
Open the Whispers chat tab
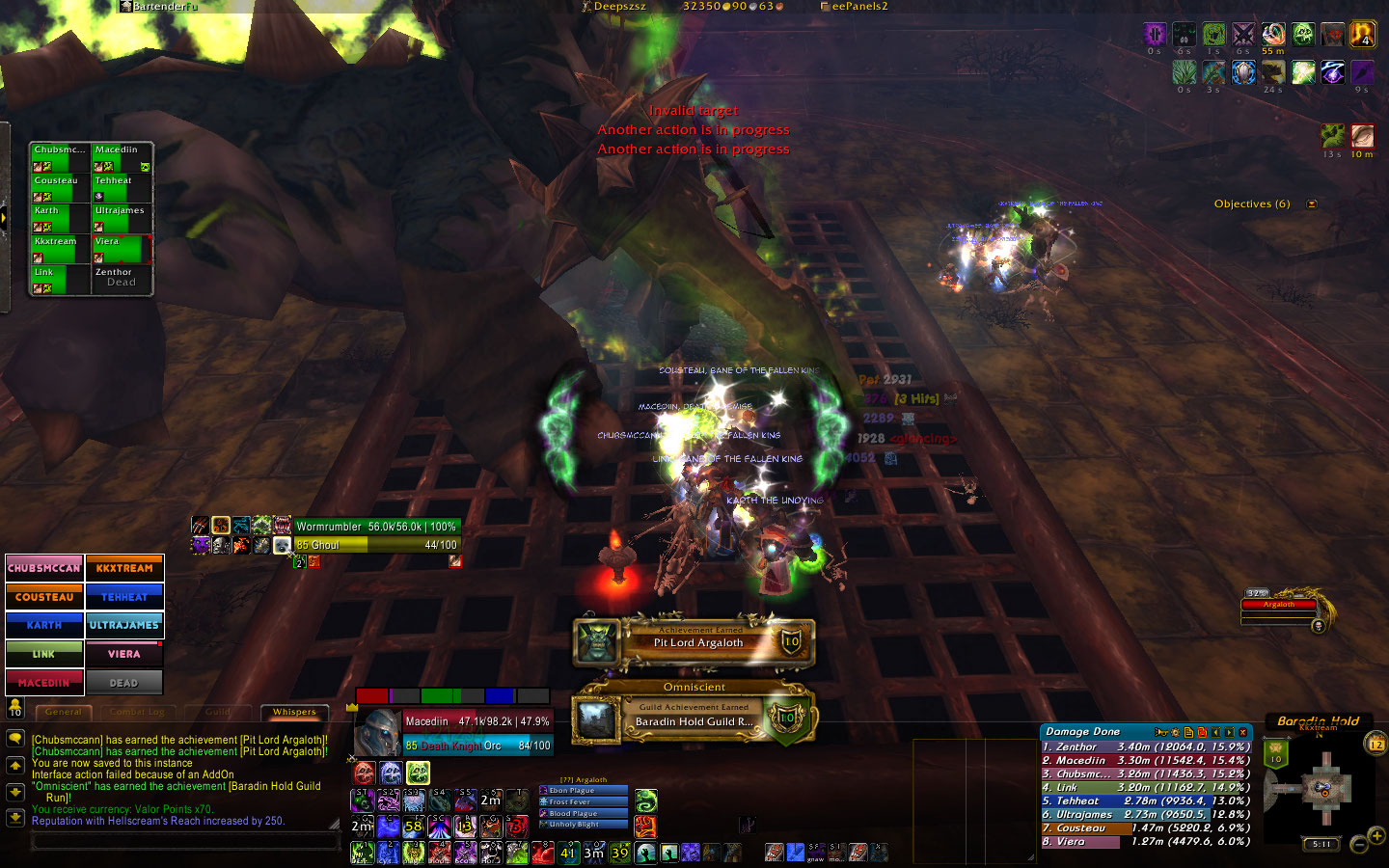tap(294, 712)
